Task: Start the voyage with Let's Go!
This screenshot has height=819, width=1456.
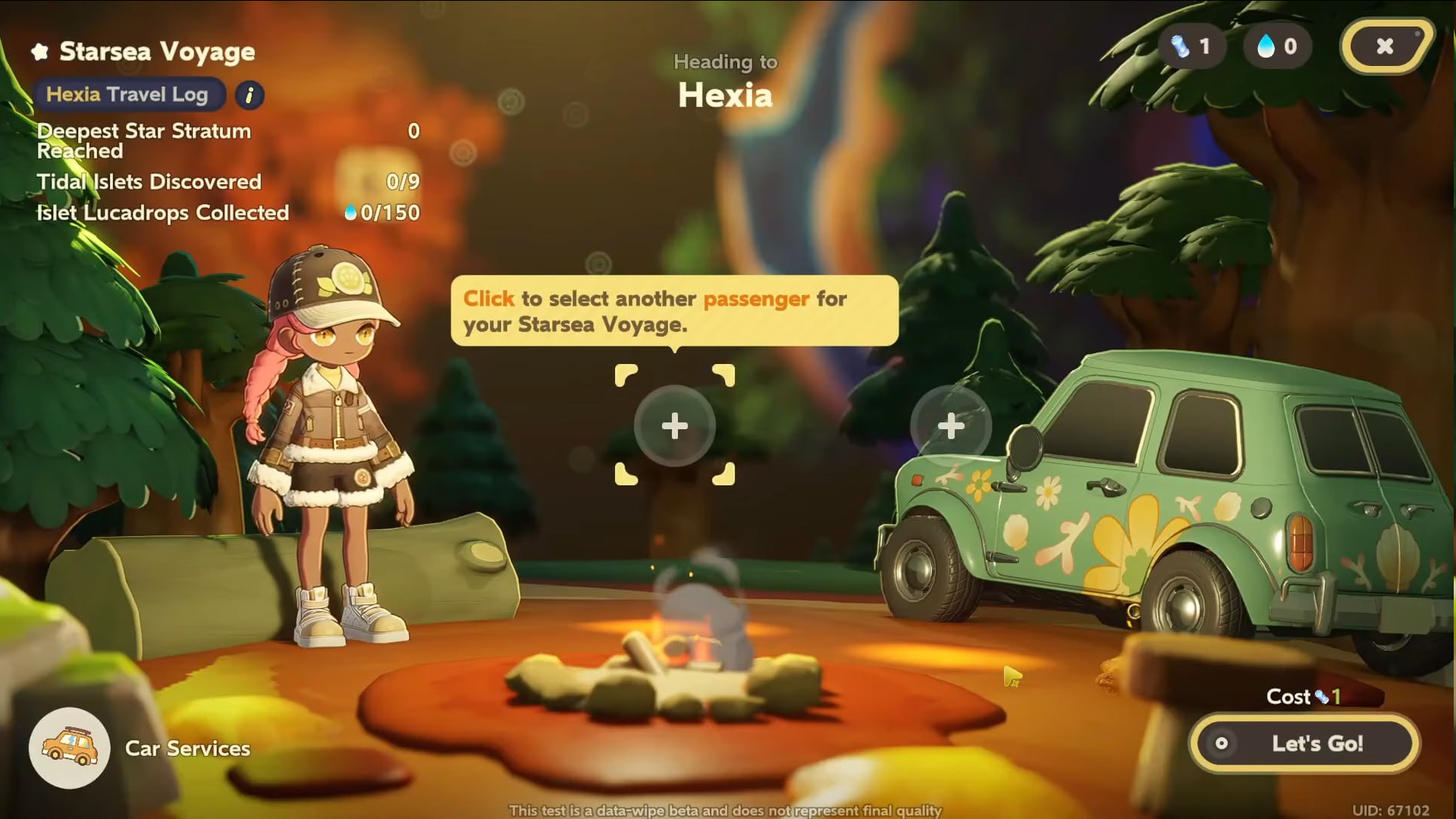Action: coord(1304,744)
